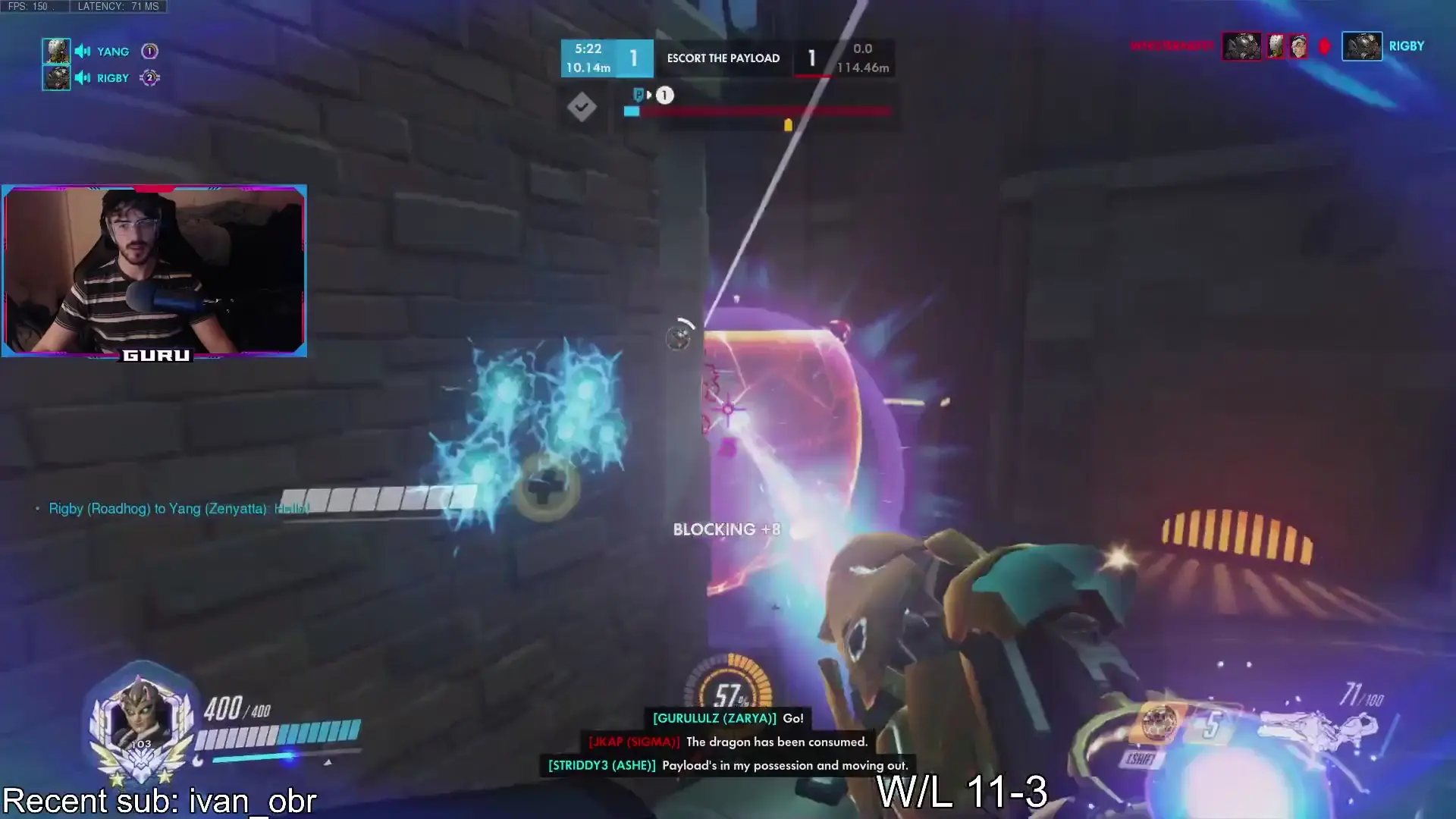
Task: Select RIGBY's portrait in the kill feed
Action: 1362,45
